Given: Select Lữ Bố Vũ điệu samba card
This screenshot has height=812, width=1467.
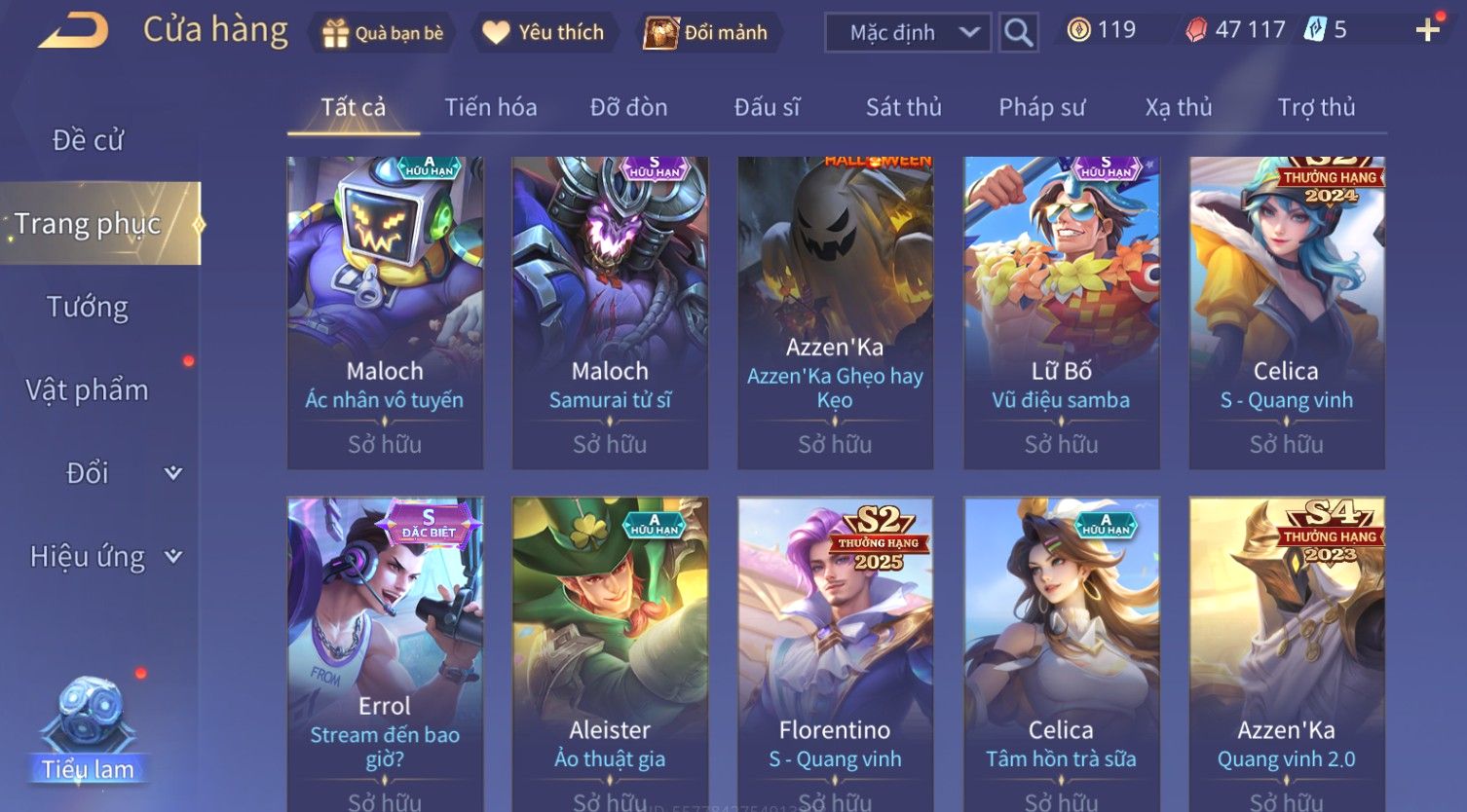Looking at the screenshot, I should click(1061, 313).
